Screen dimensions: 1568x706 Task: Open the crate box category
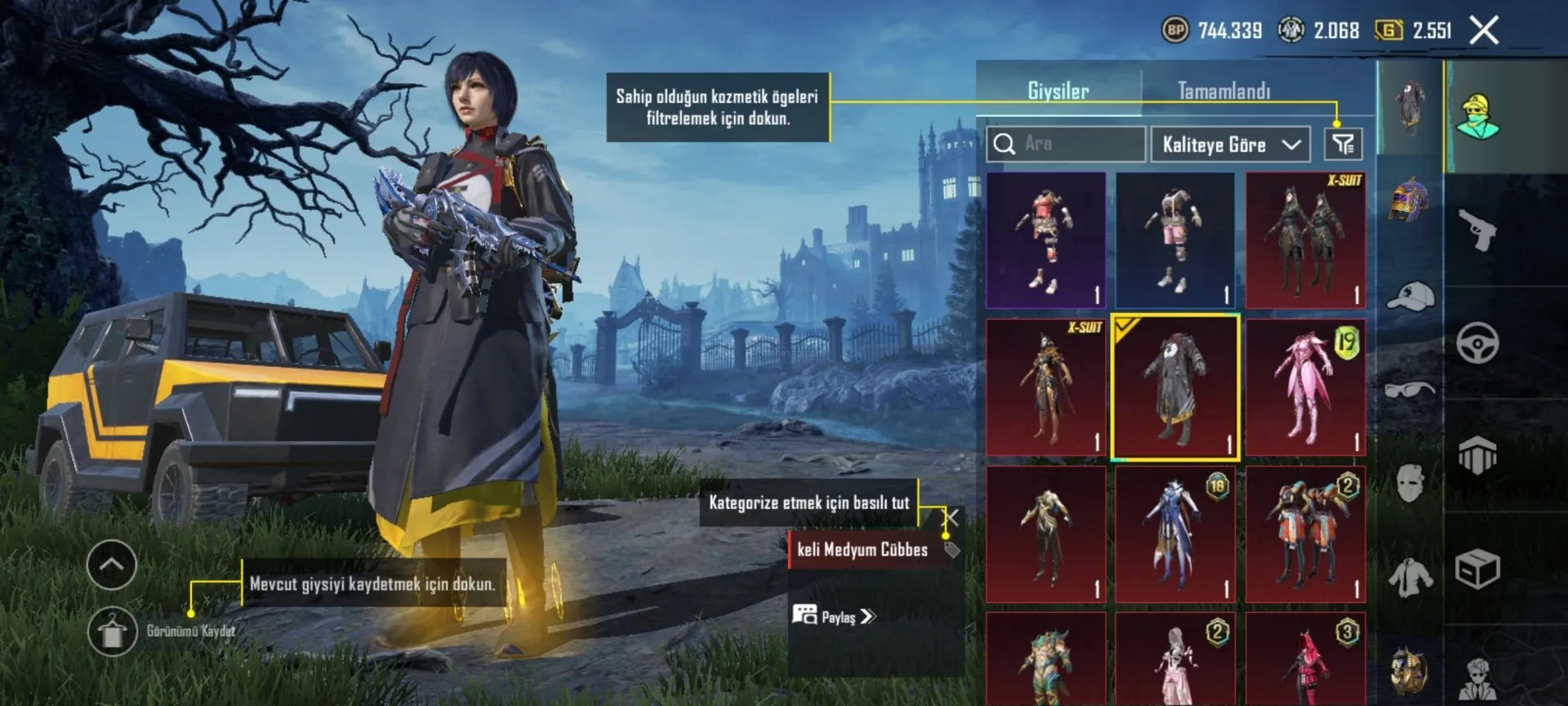click(x=1477, y=569)
